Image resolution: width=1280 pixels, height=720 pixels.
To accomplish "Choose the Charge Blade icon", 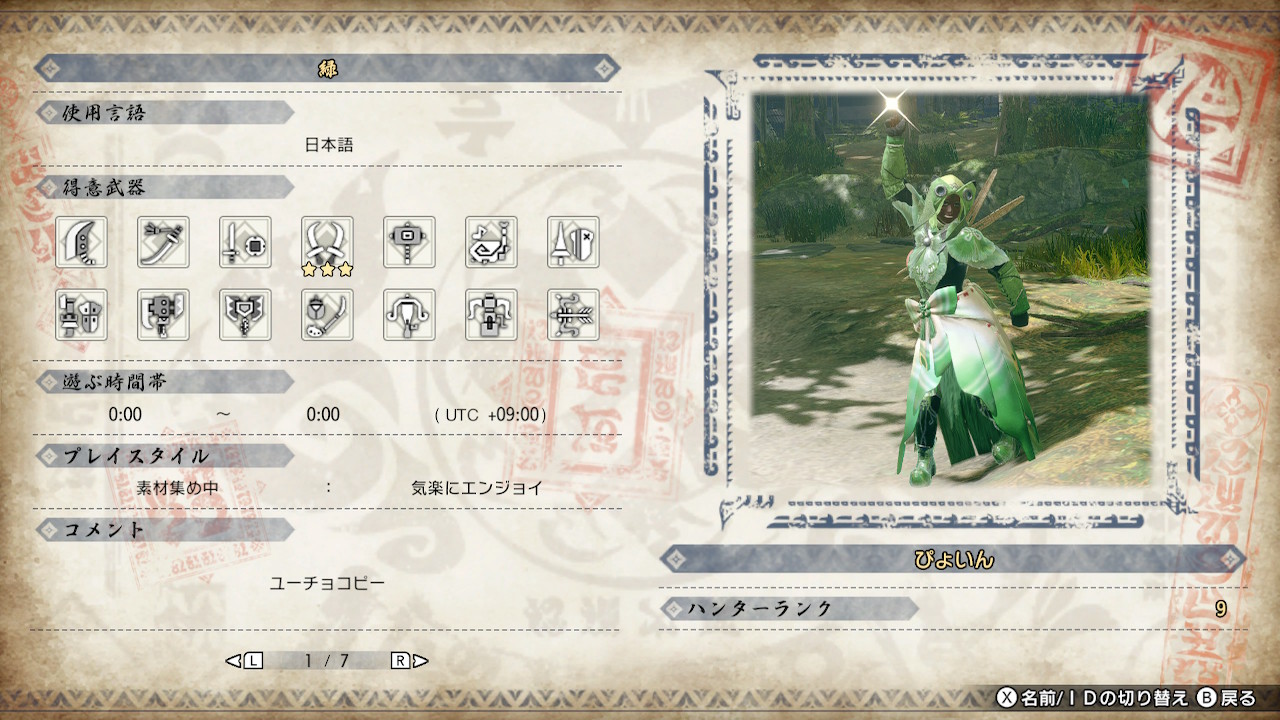I will [x=246, y=315].
